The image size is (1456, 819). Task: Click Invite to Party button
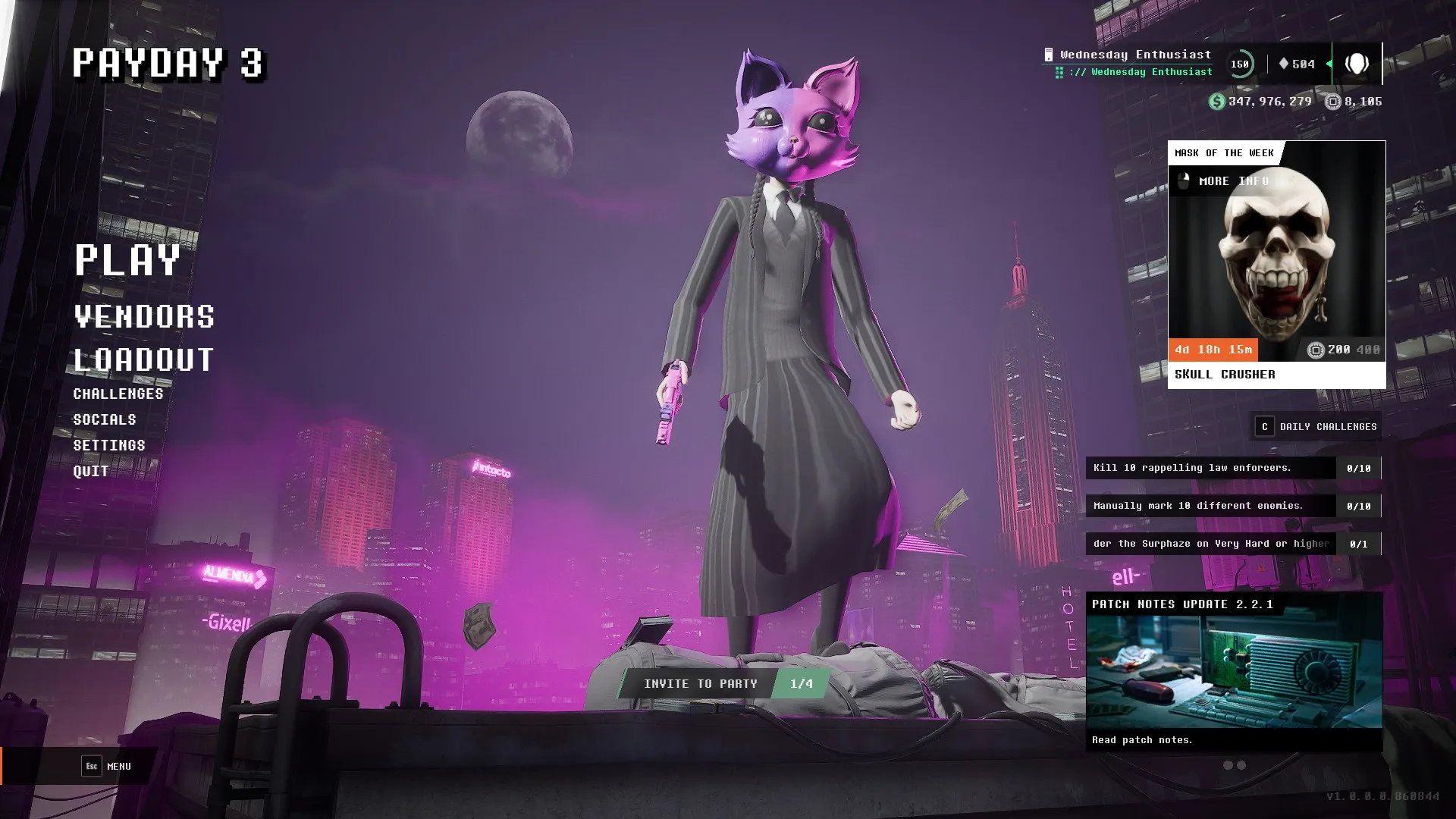pyautogui.click(x=699, y=684)
